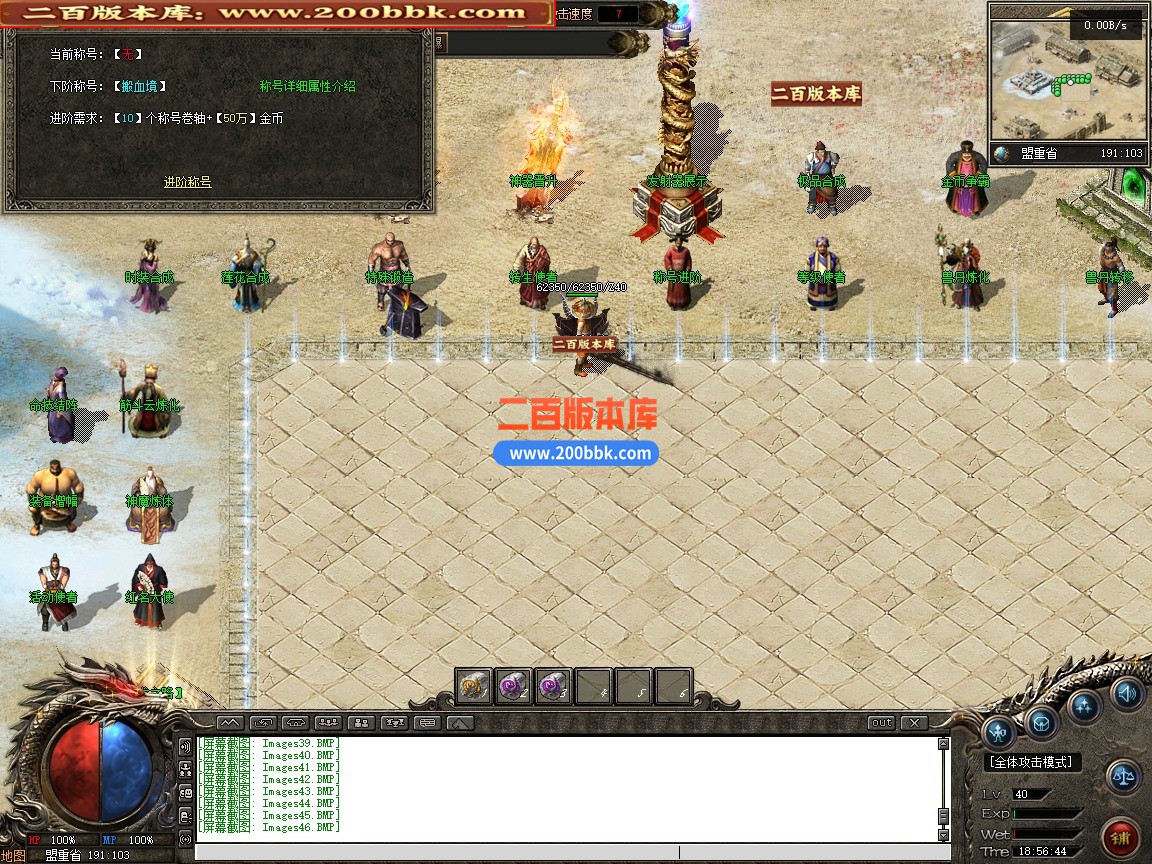Image resolution: width=1152 pixels, height=864 pixels.
Task: Click the 进阶称号 advance title link
Action: [x=187, y=182]
